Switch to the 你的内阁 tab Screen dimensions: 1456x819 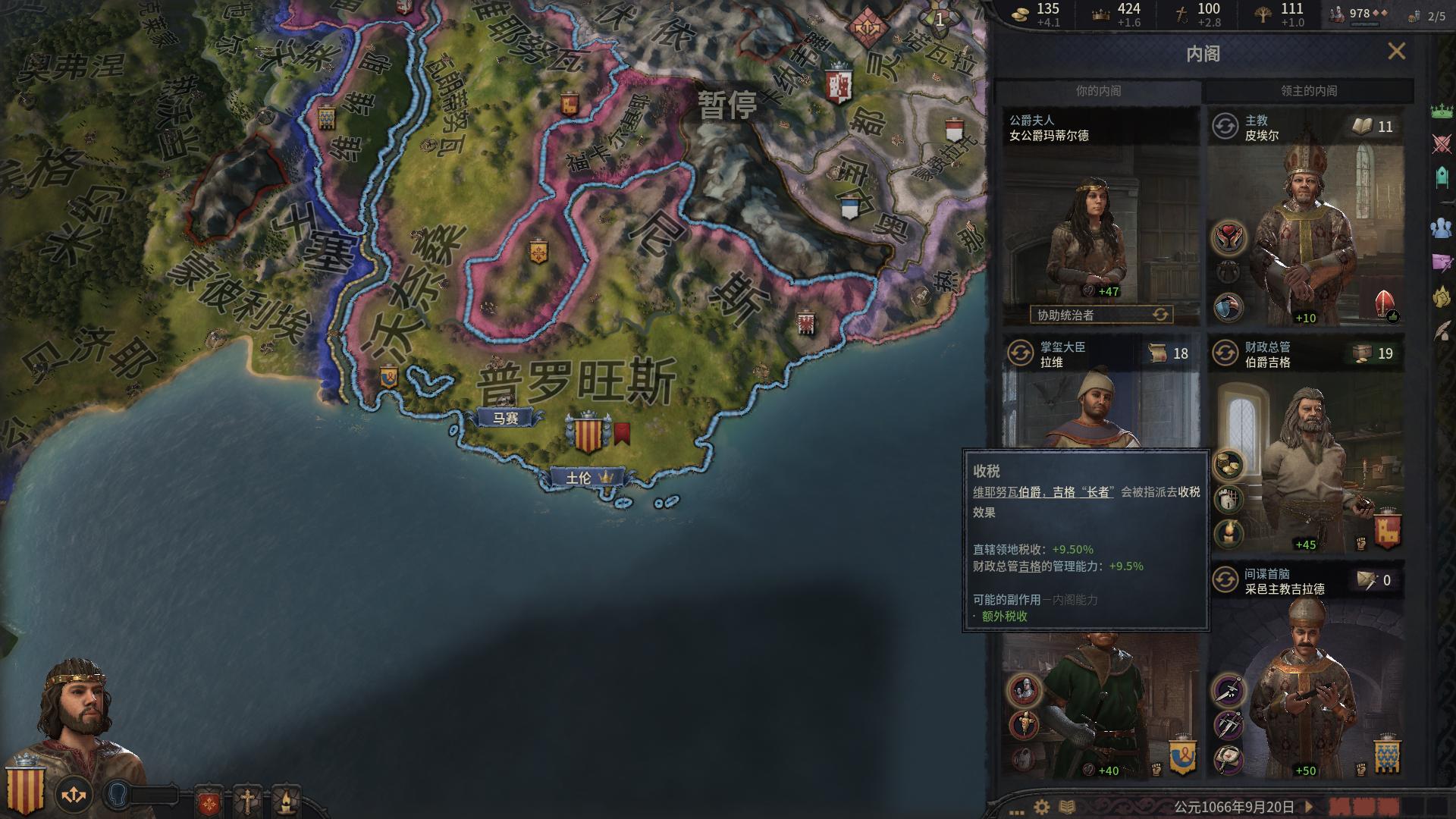coord(1097,91)
